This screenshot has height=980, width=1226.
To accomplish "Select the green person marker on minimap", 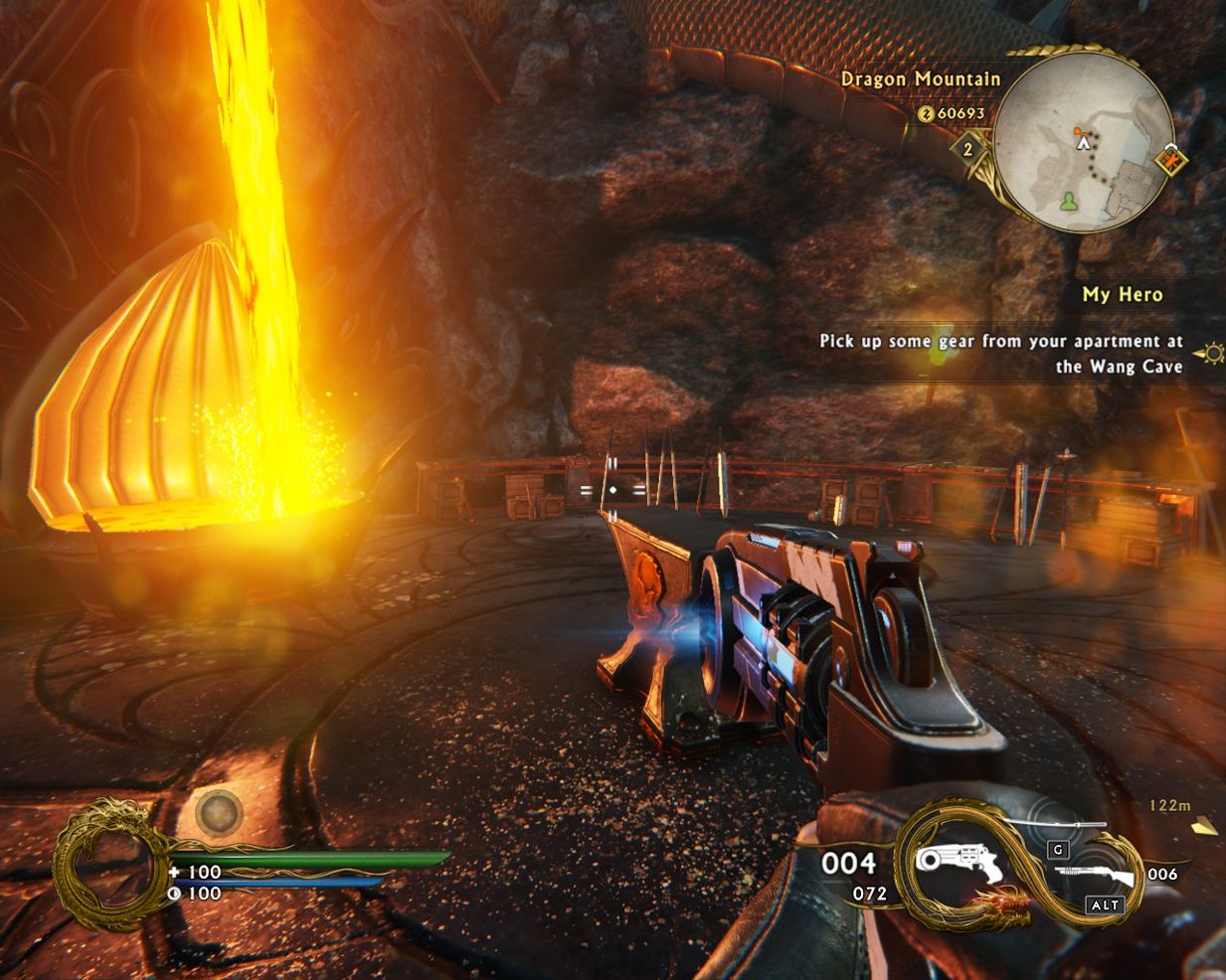I will click(x=1068, y=202).
